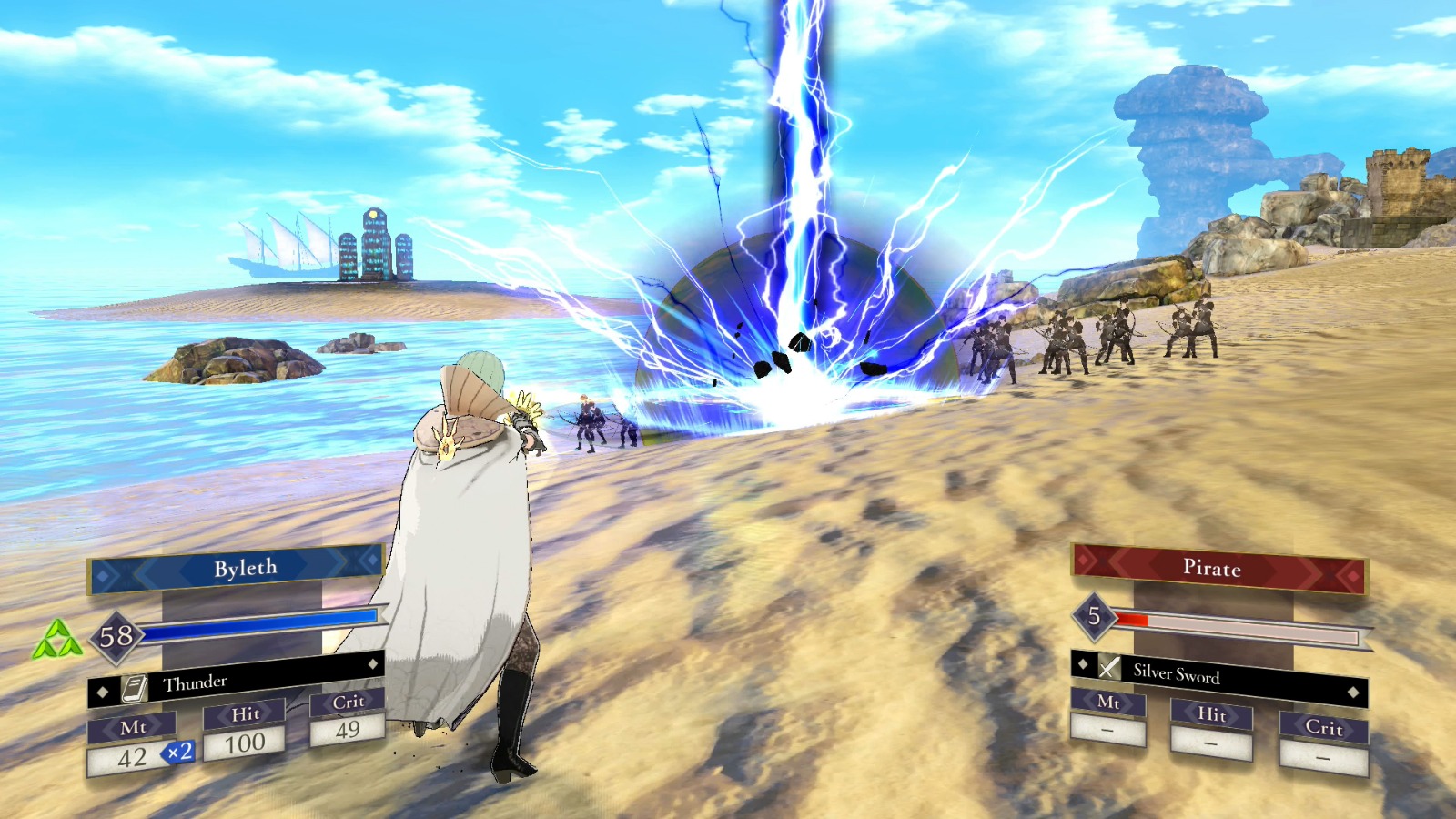Click the Pirate's HP diamond showing 5
Screen dimensions: 1456x819
click(1094, 618)
